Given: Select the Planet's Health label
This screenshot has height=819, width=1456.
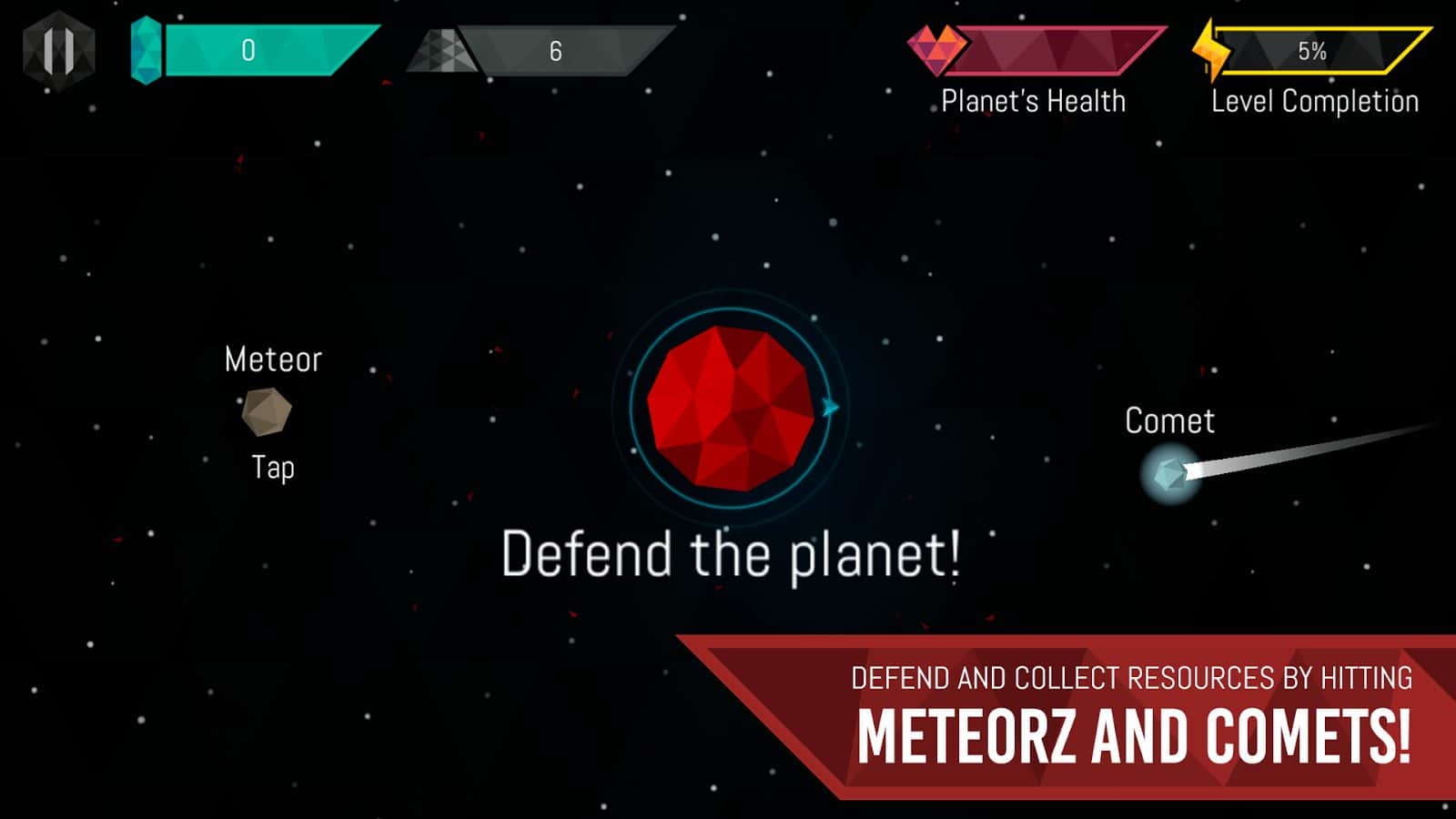Looking at the screenshot, I should click(1033, 100).
